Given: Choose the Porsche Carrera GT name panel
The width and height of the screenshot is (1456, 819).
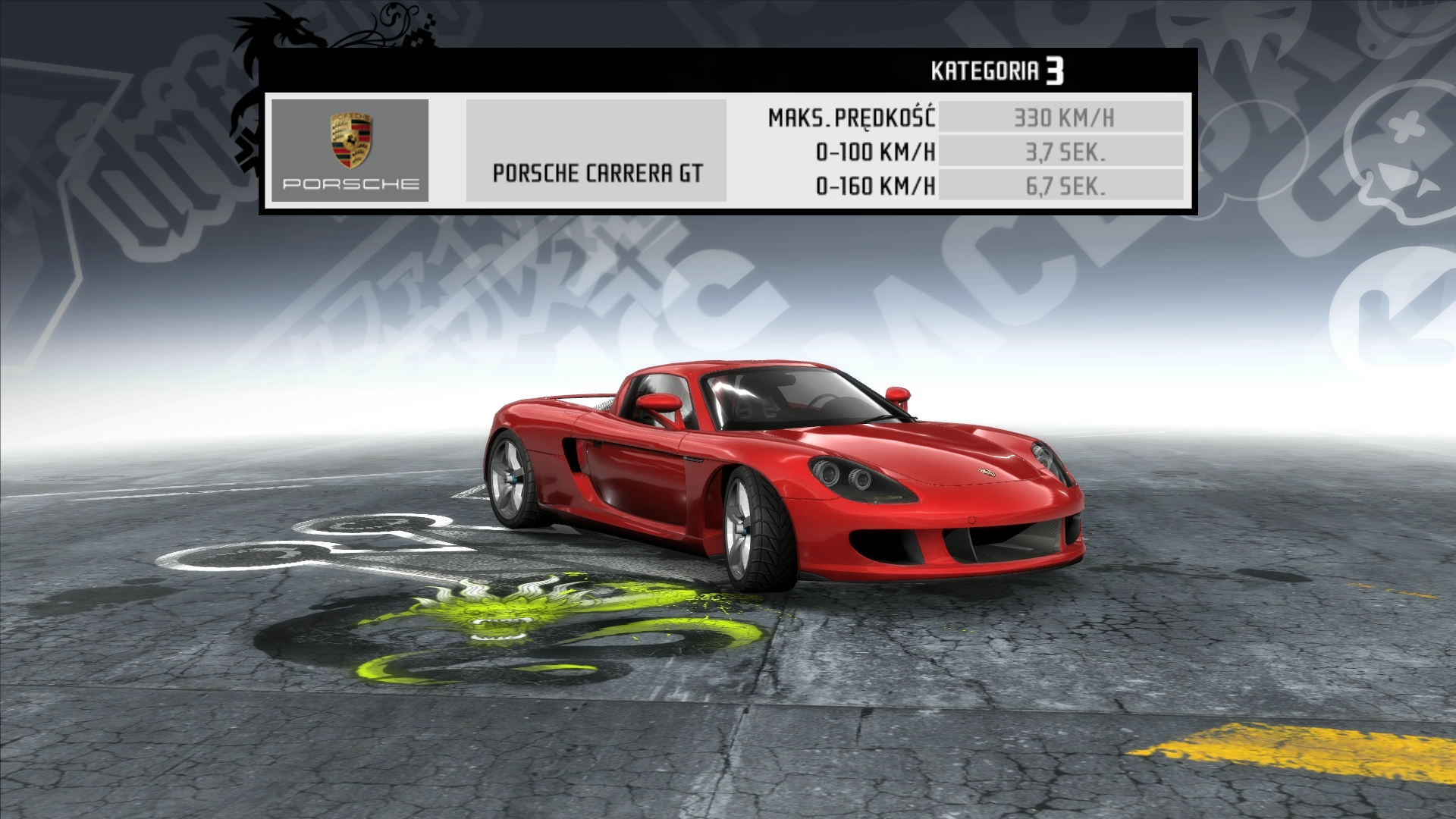Looking at the screenshot, I should (597, 151).
